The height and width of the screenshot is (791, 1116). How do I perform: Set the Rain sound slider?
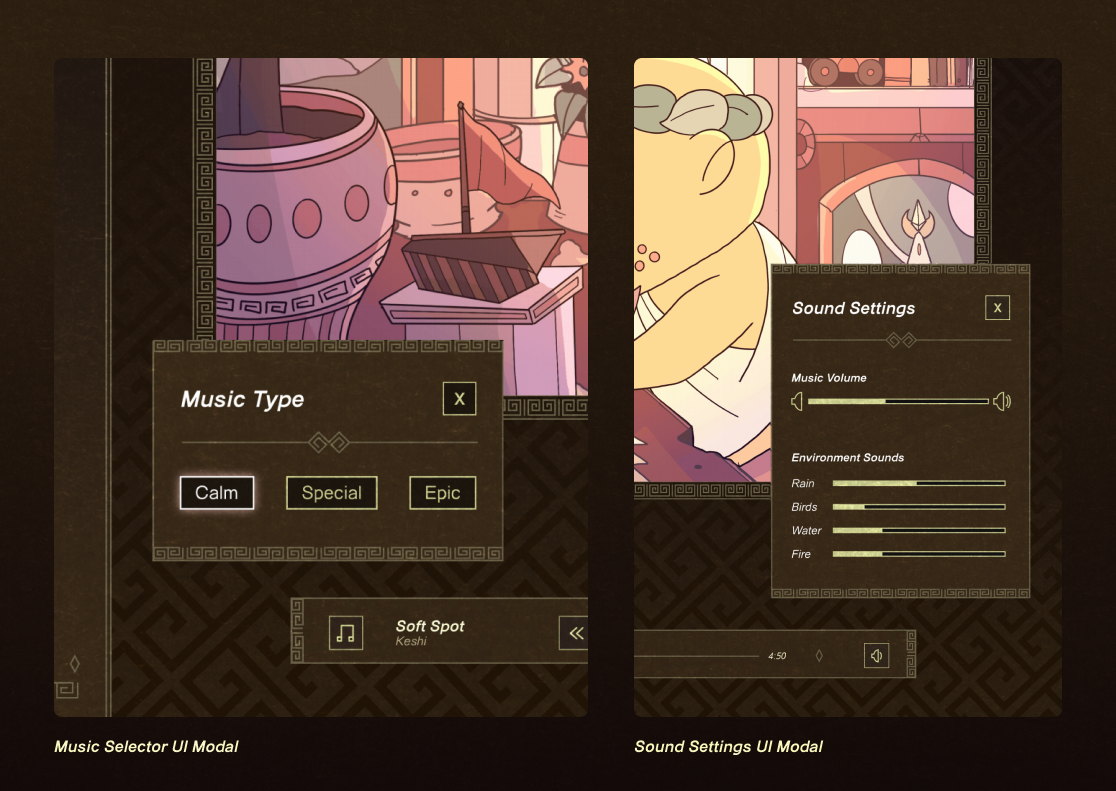(918, 483)
